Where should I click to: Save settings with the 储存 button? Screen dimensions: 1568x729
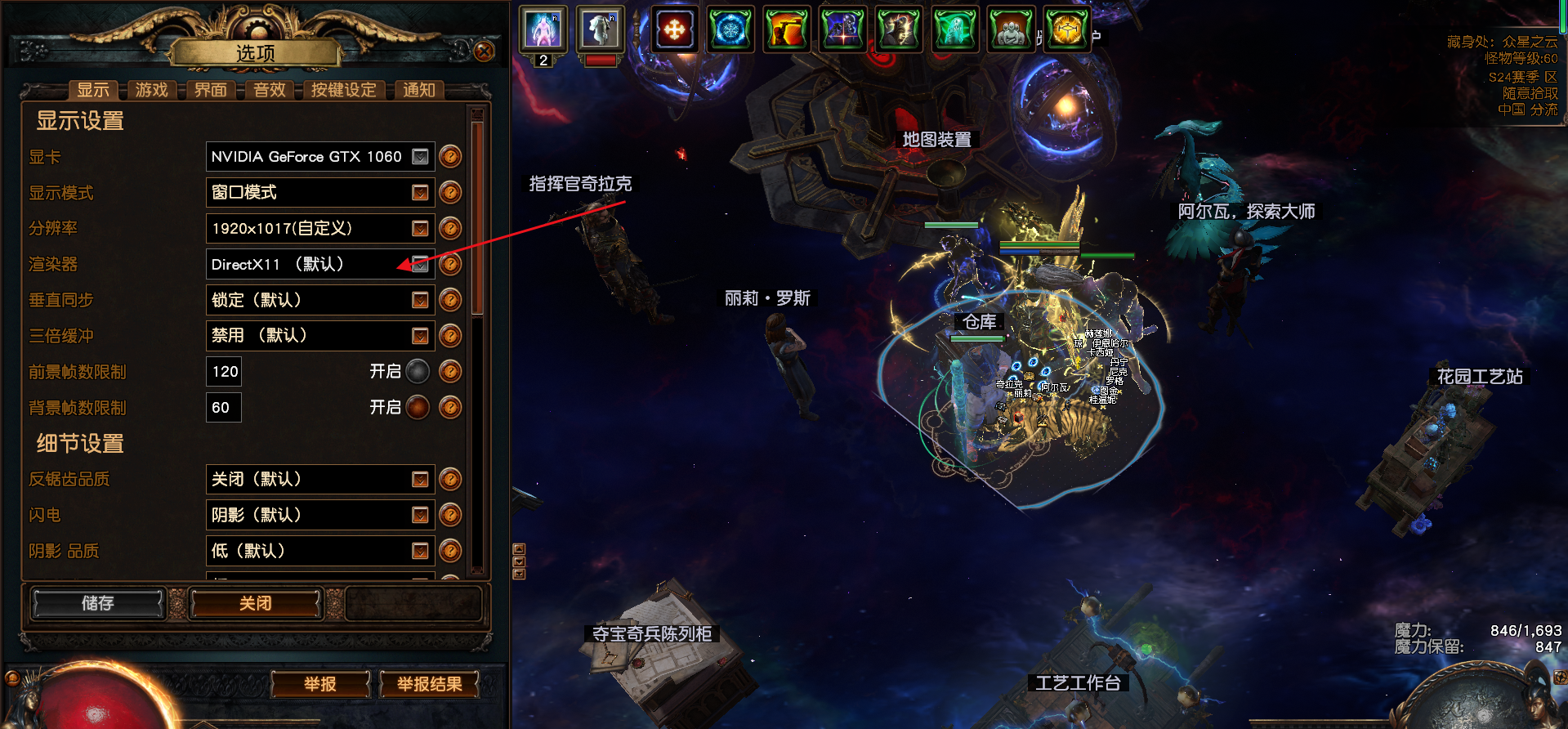coord(98,603)
